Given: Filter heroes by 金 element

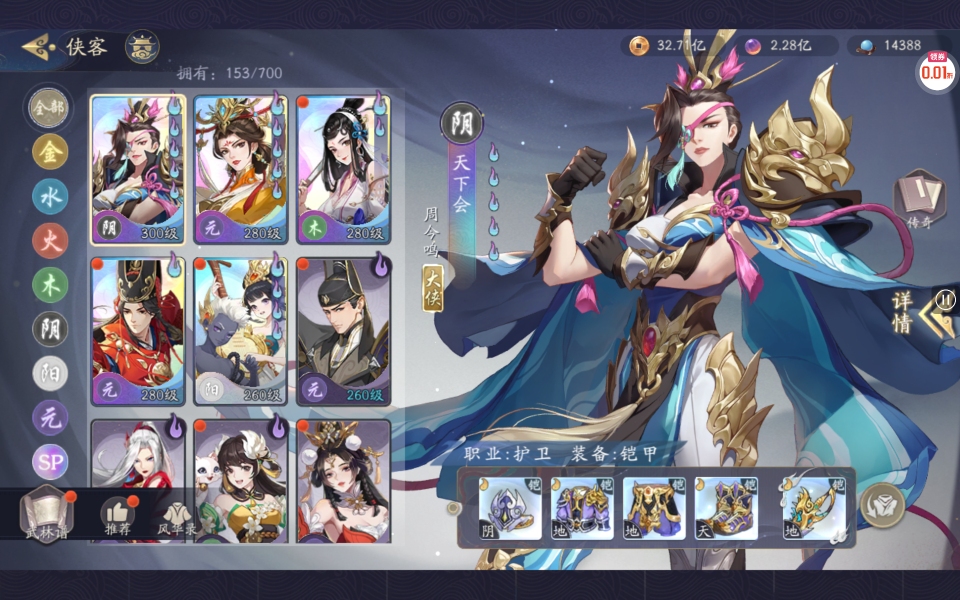Looking at the screenshot, I should coord(50,152).
